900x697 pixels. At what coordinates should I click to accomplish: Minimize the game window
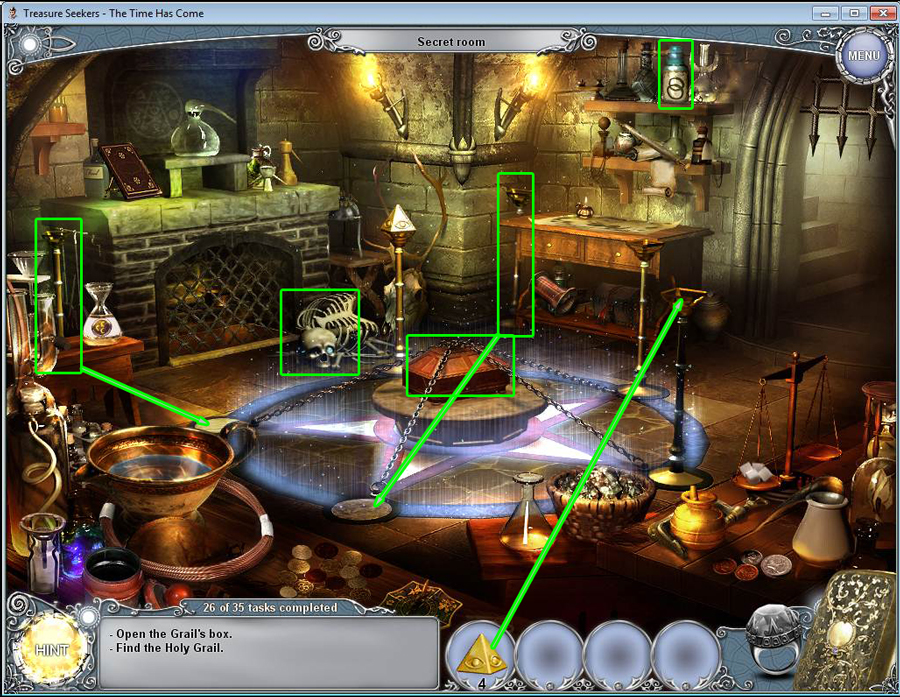pos(826,13)
